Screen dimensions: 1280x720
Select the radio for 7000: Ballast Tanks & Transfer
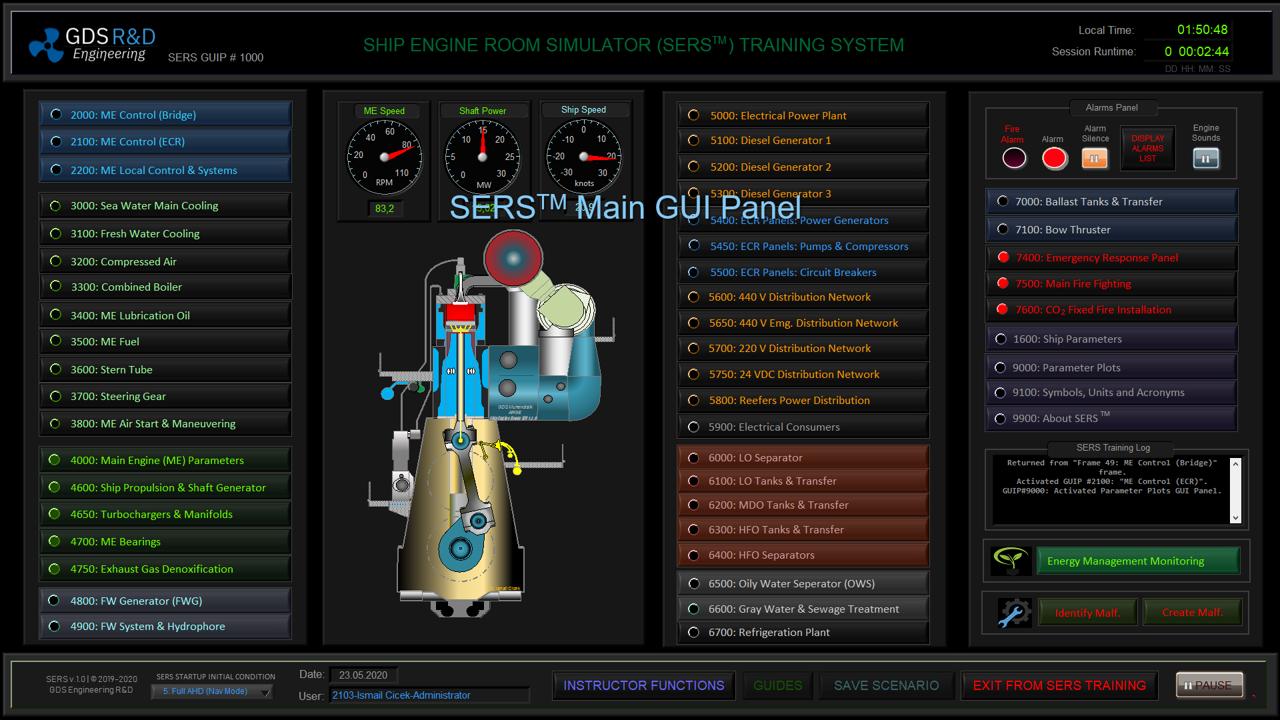pos(1002,200)
